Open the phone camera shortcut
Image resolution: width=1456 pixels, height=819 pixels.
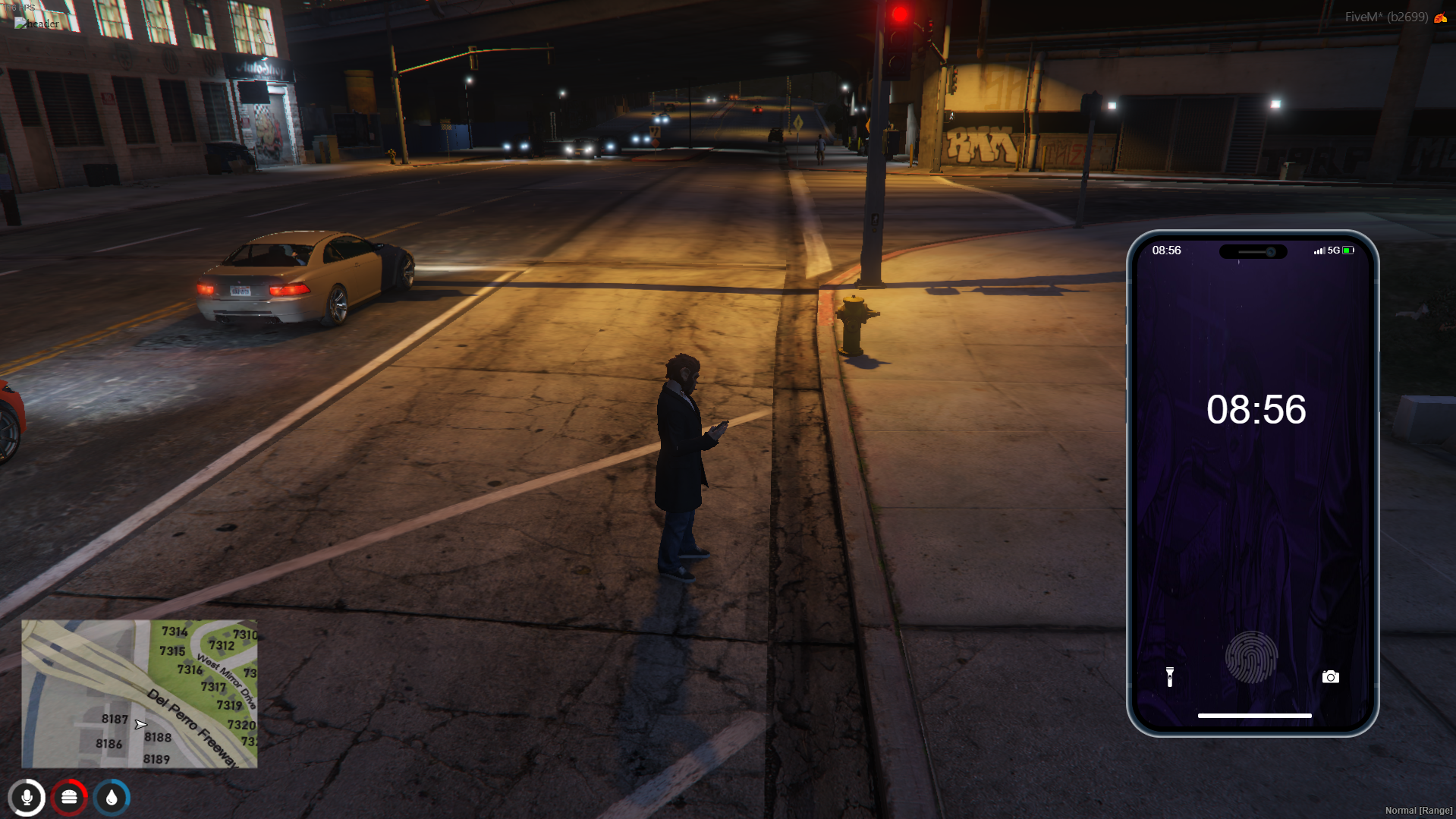(x=1330, y=676)
